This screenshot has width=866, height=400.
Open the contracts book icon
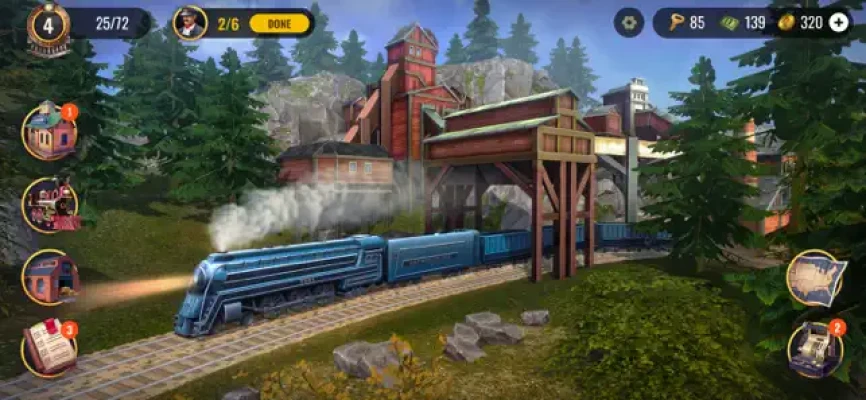[49, 348]
